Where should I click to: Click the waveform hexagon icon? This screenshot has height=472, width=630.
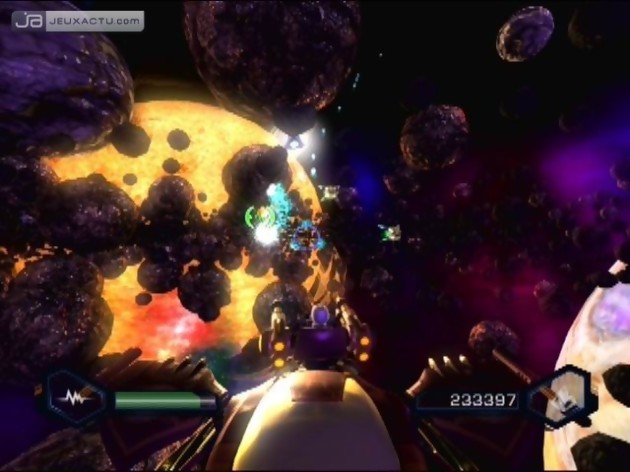click(73, 398)
